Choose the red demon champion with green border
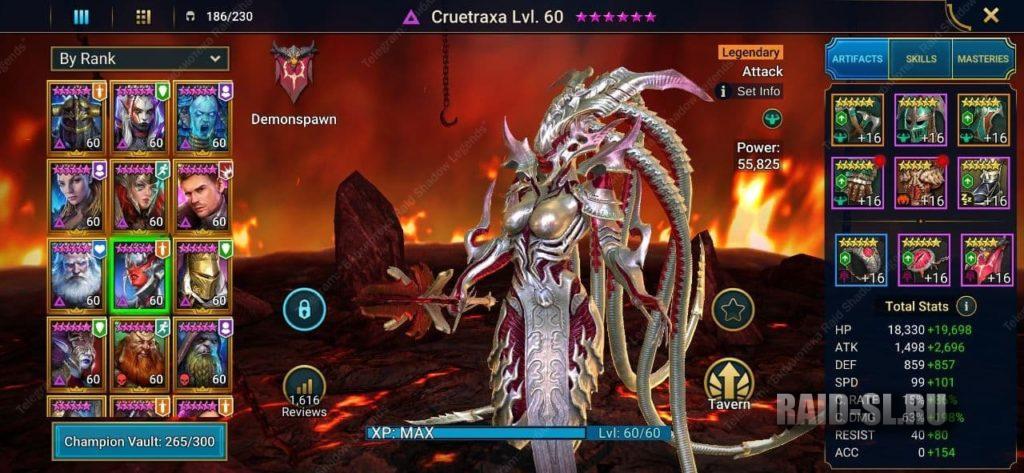1024x473 pixels. [x=140, y=275]
